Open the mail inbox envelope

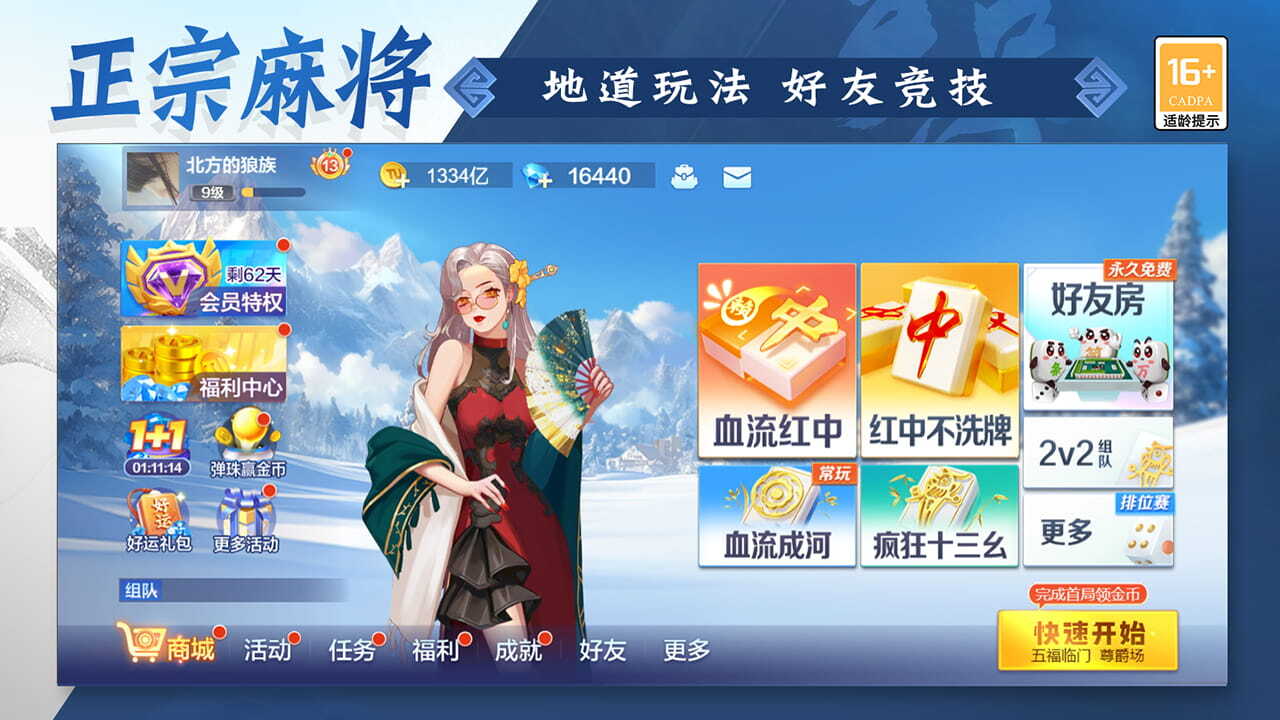click(737, 176)
